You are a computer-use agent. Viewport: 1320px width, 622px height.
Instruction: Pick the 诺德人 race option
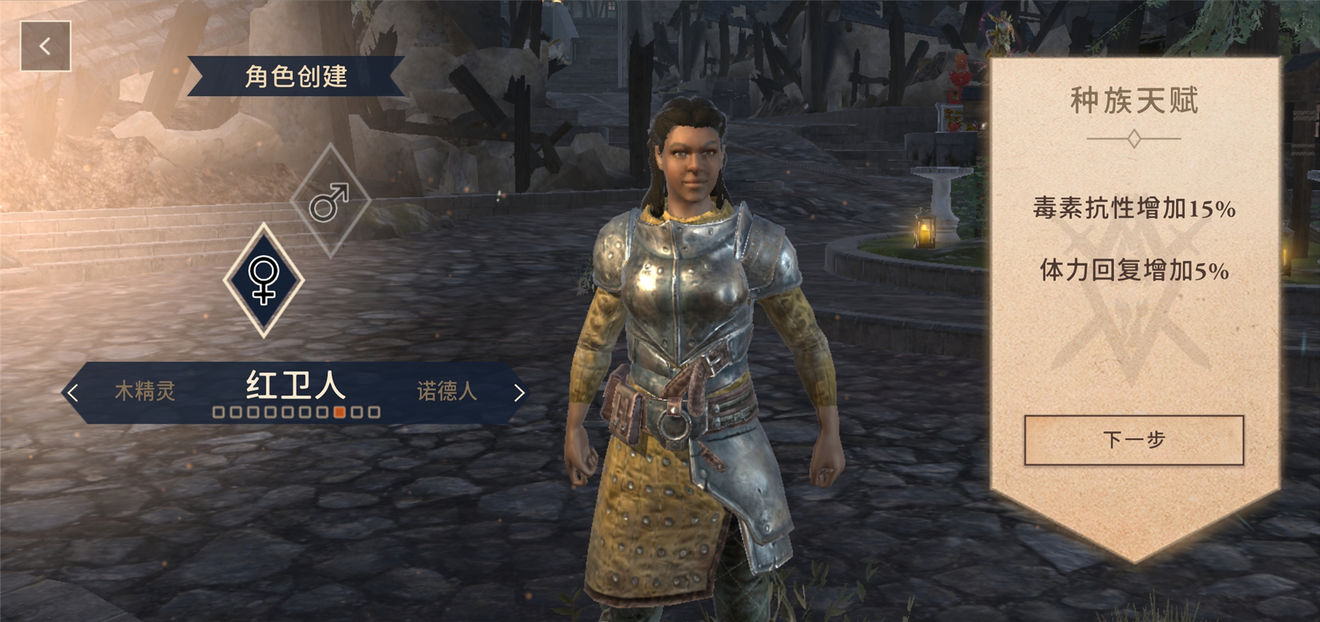pyautogui.click(x=447, y=391)
